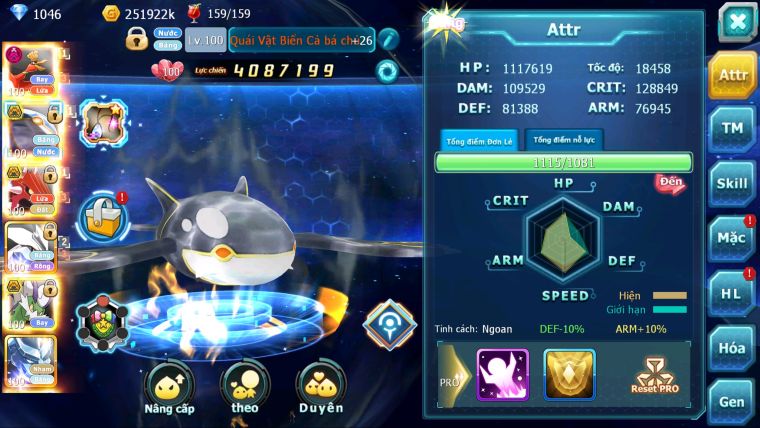Edit the pet name with the pencil icon
Viewport: 760px width, 428px height.
[389, 39]
